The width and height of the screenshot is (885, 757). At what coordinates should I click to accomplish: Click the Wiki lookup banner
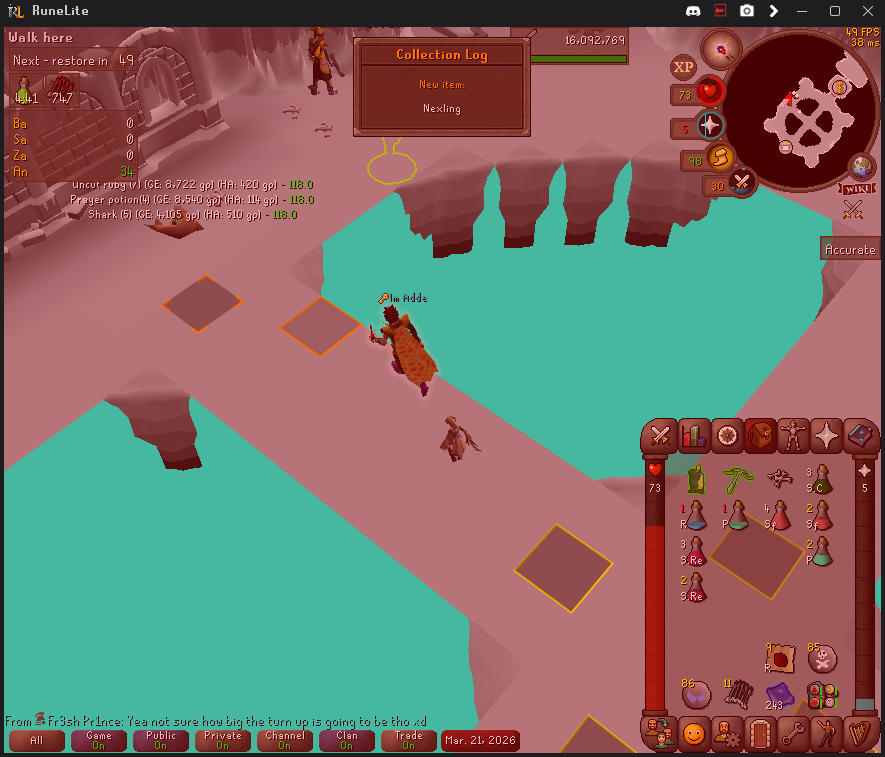point(857,187)
